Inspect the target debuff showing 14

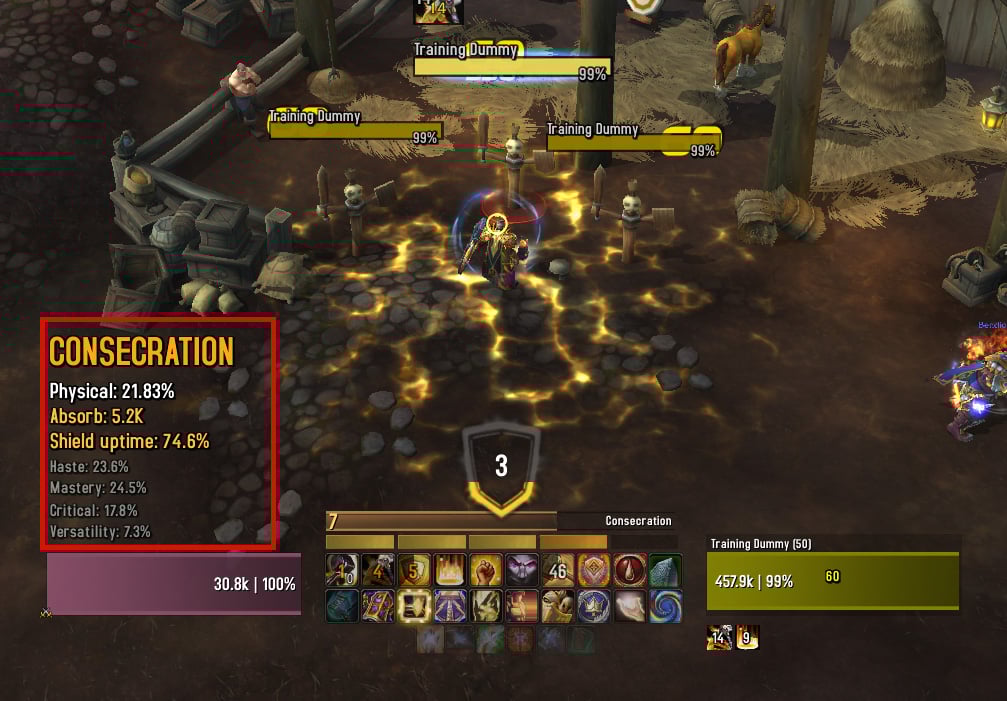tap(719, 637)
